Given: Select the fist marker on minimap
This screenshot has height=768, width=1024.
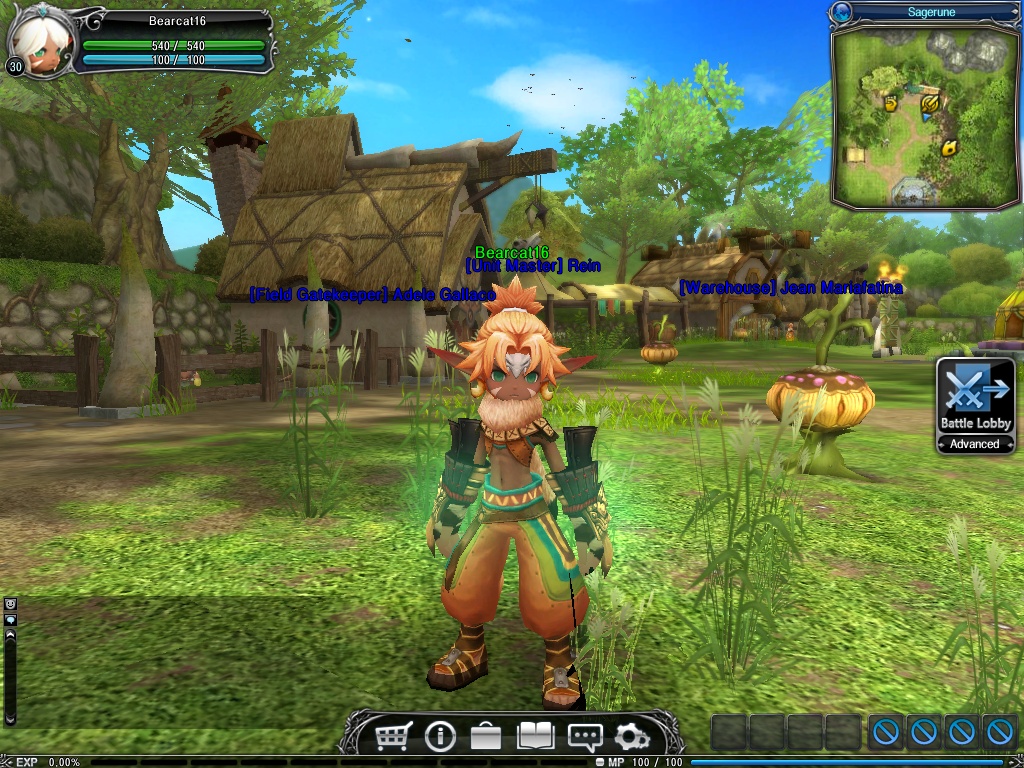Looking at the screenshot, I should (890, 102).
